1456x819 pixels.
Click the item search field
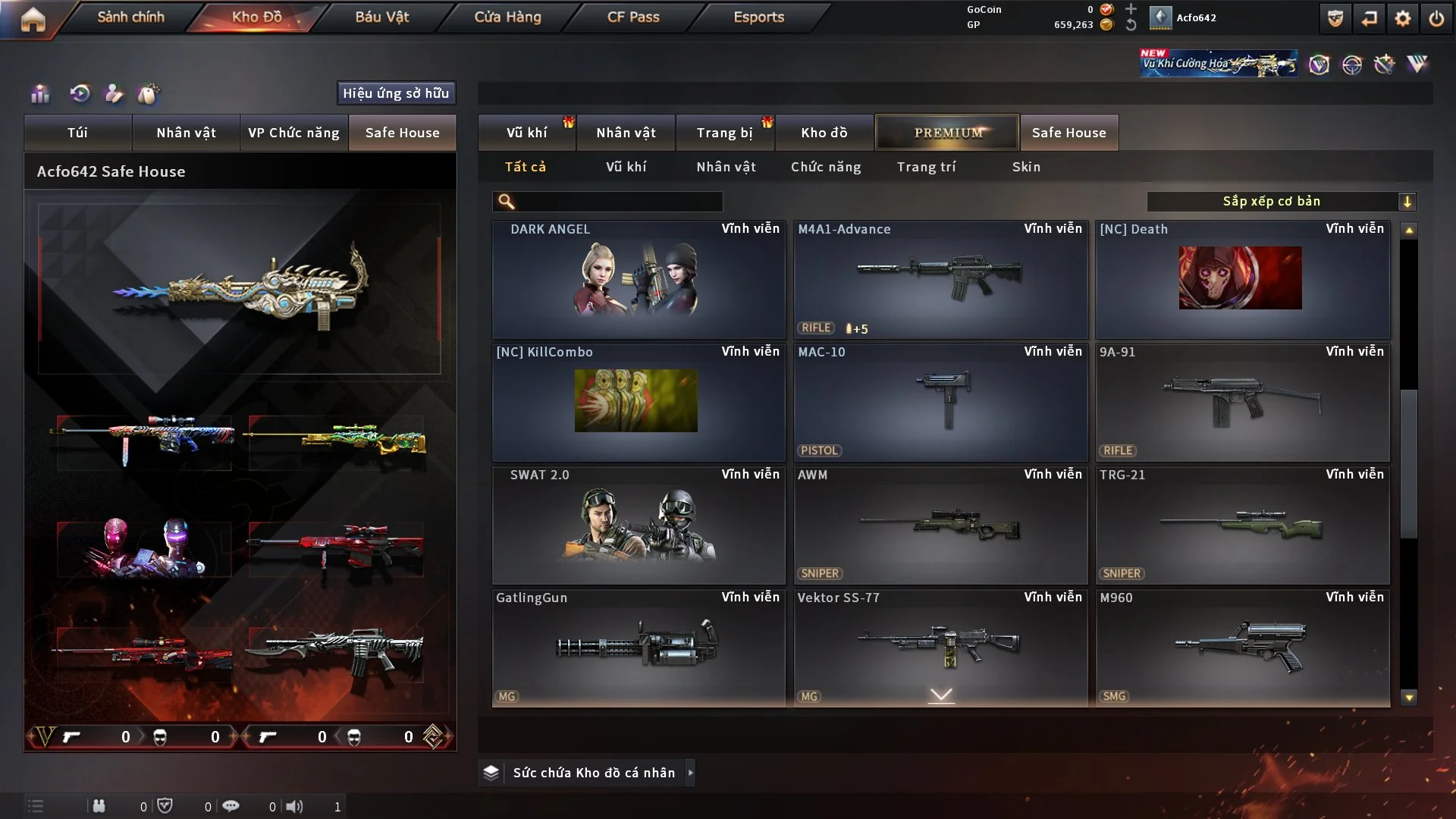point(618,202)
